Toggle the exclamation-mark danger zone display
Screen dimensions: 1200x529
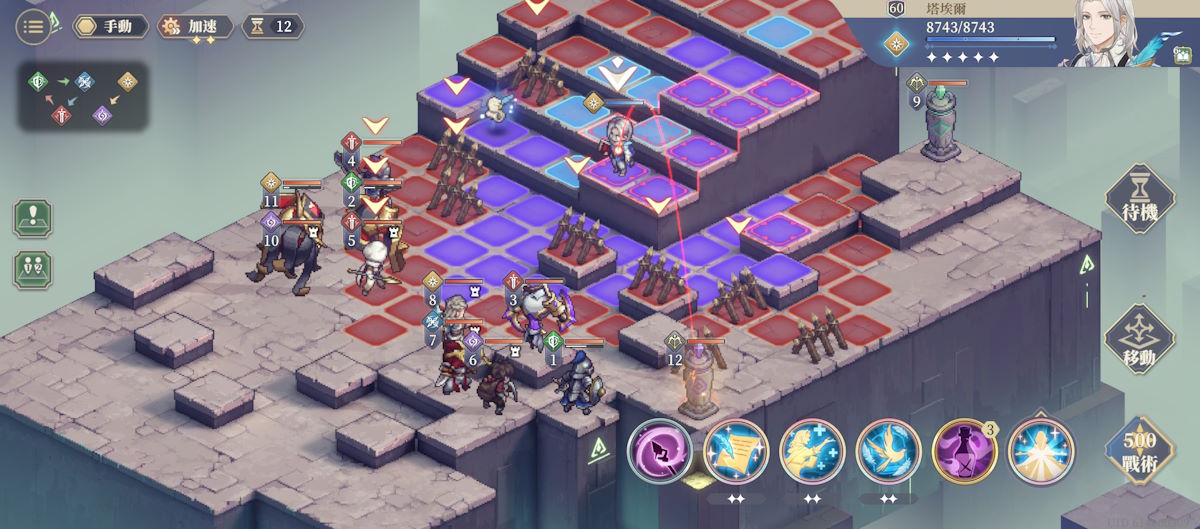click(x=33, y=218)
